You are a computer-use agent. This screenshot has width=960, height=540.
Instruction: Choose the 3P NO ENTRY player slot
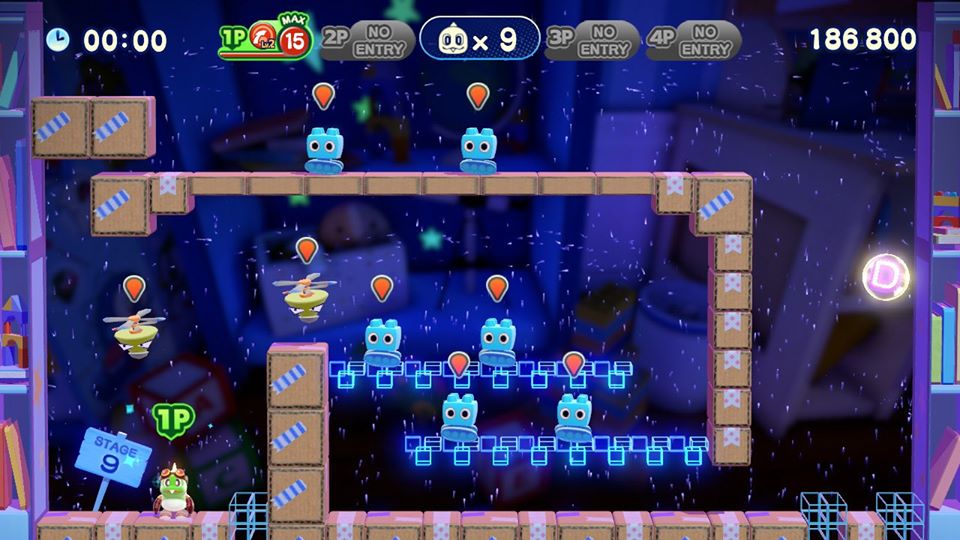592,40
